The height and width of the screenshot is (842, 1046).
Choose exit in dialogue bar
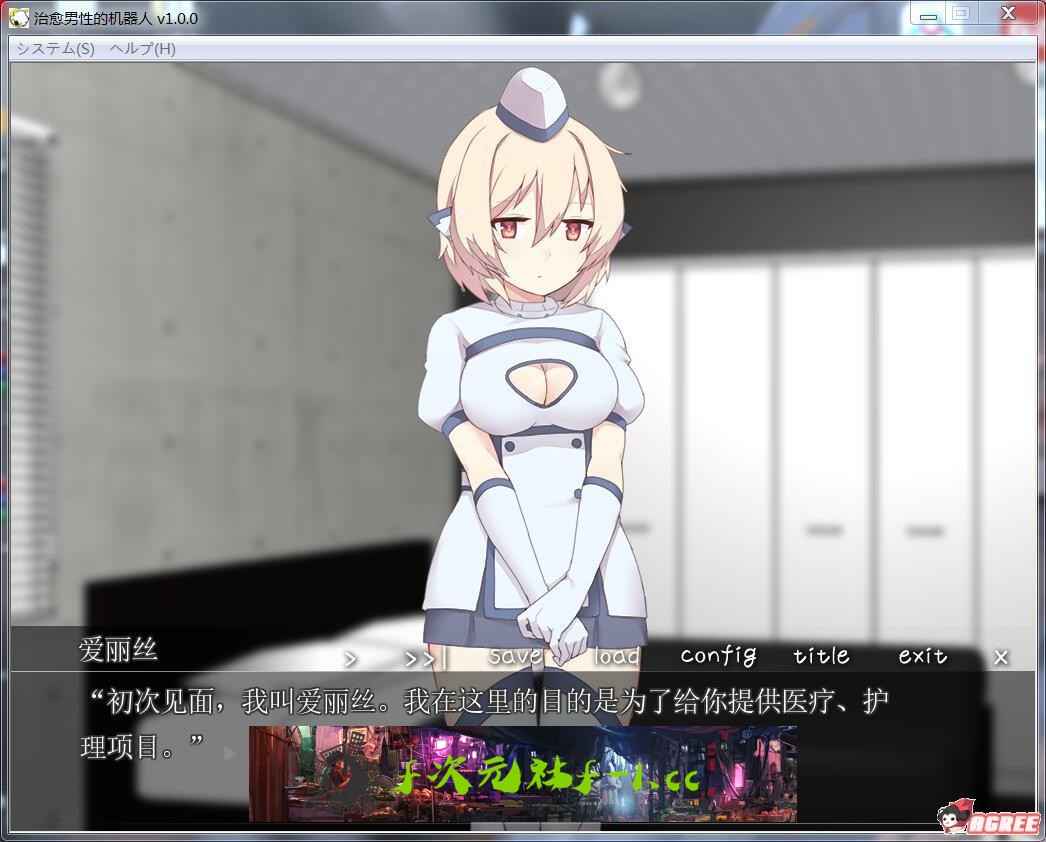click(x=922, y=656)
